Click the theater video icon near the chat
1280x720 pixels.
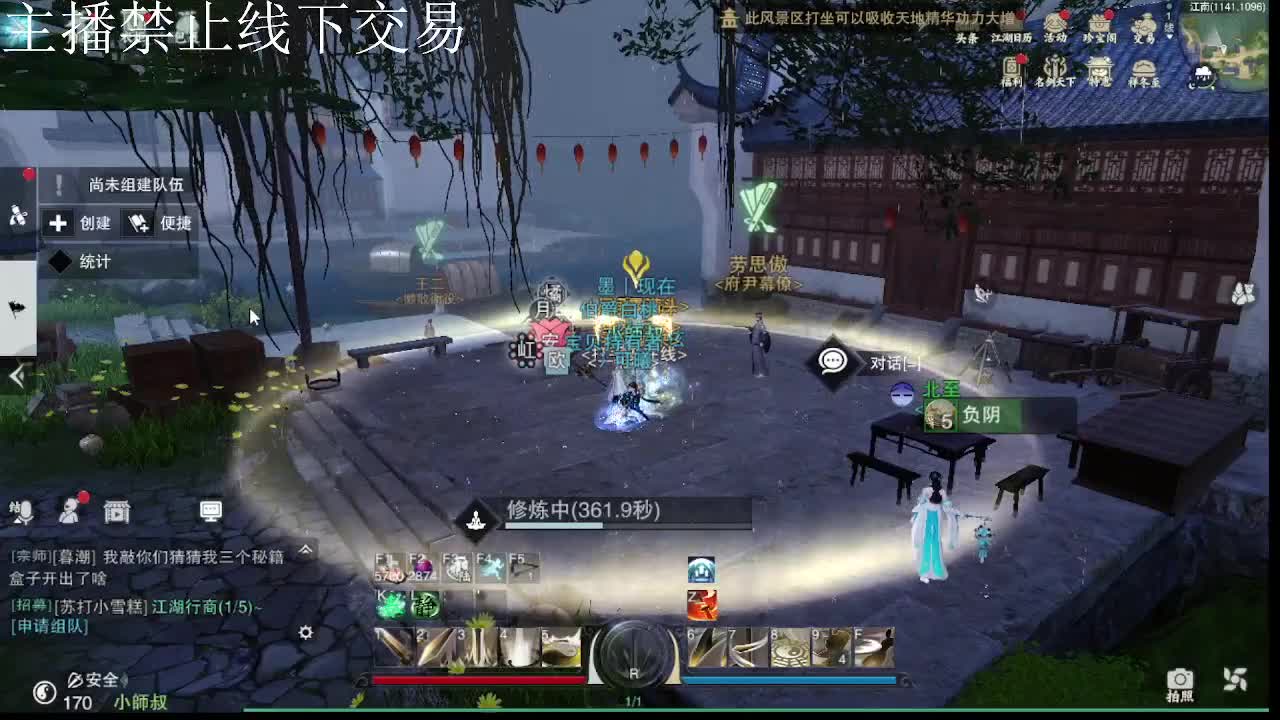click(115, 513)
